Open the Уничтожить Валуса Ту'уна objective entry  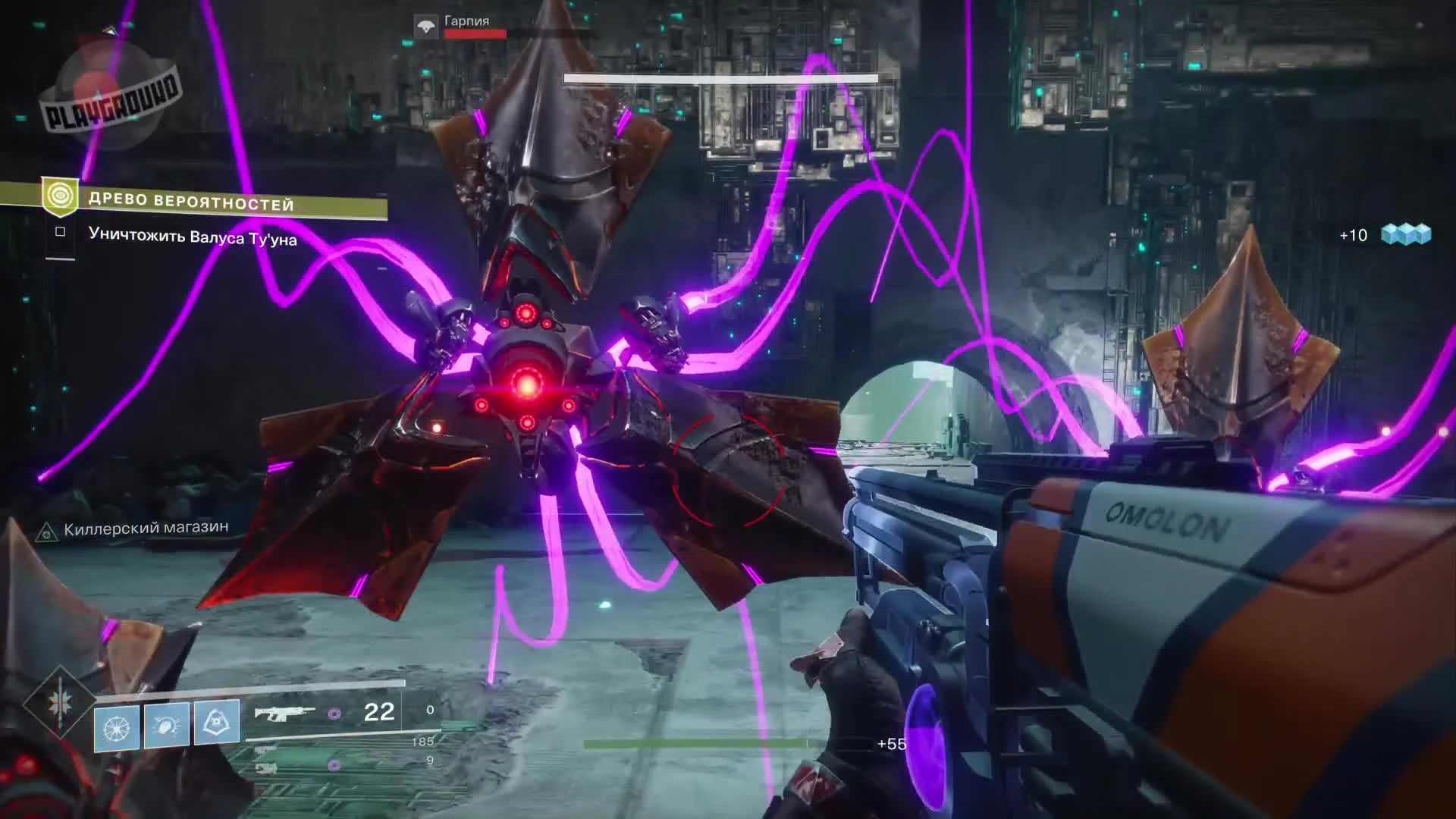coord(193,237)
